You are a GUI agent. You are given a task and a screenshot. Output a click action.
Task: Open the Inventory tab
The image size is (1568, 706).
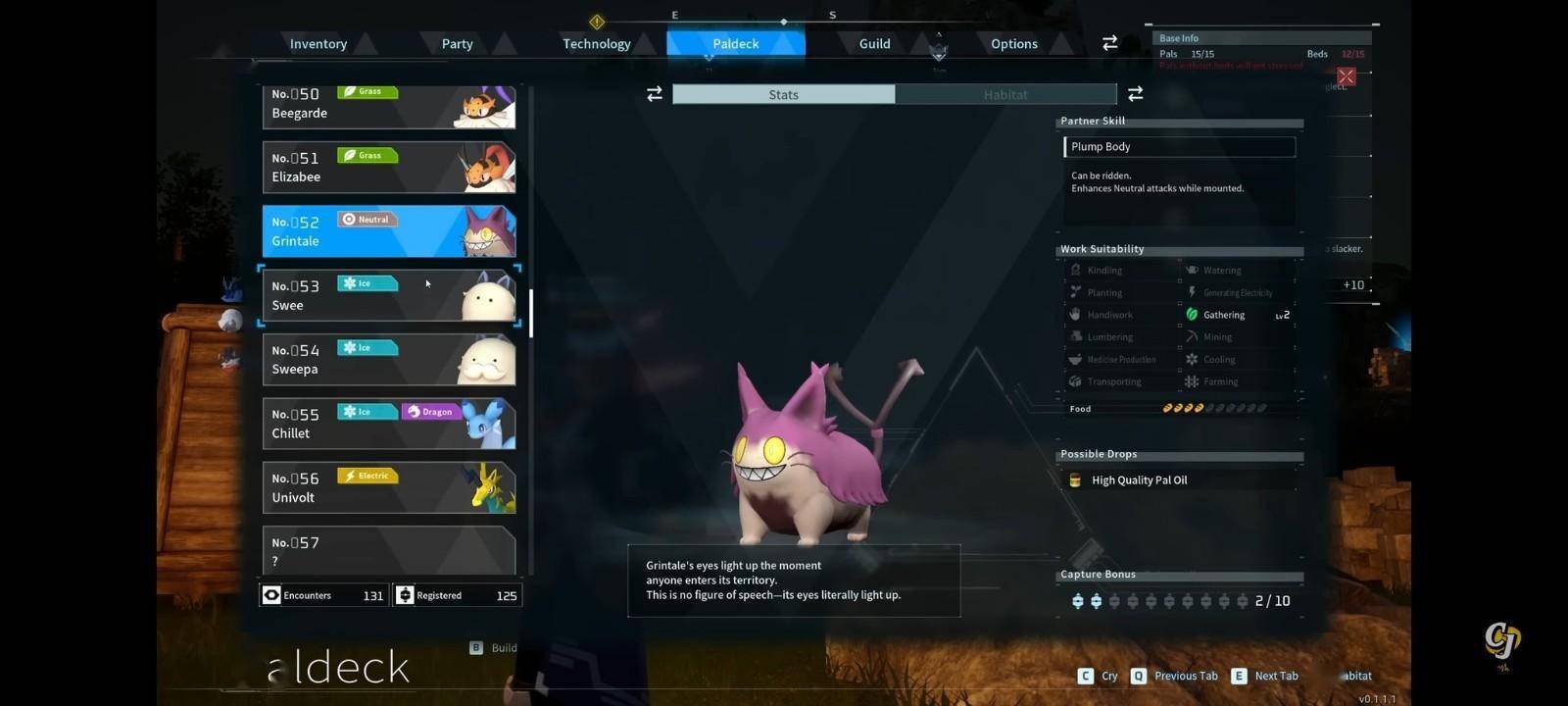click(318, 44)
